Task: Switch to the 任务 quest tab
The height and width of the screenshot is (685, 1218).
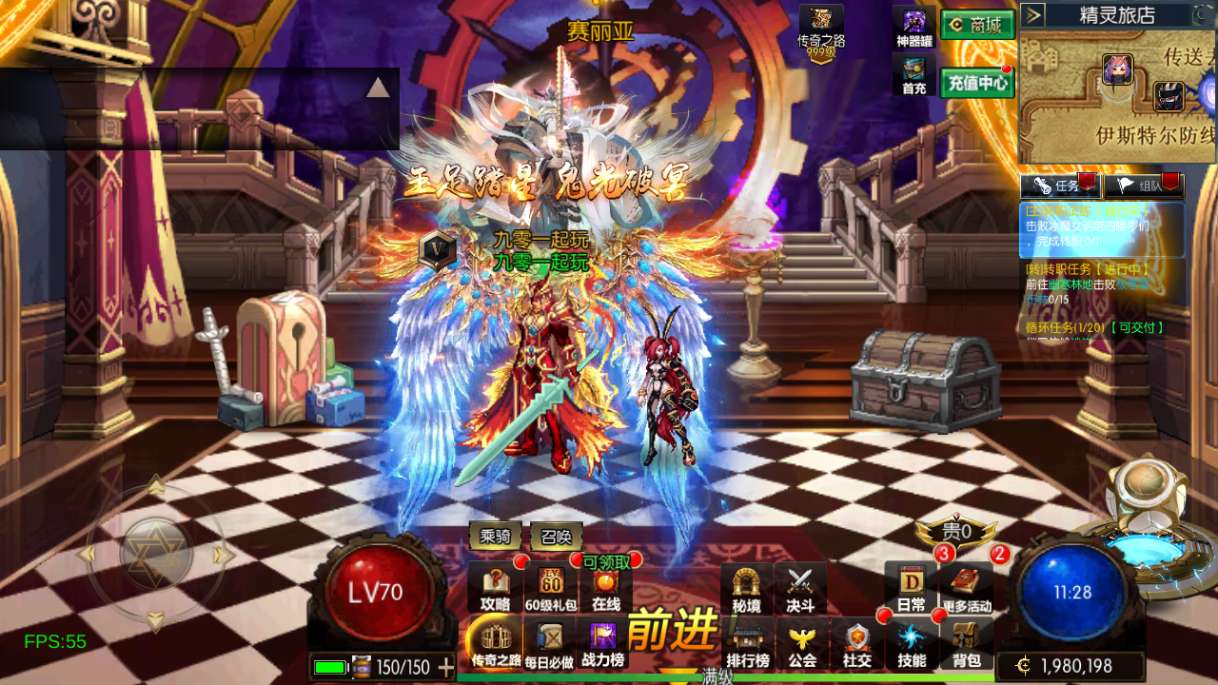Action: [x=1059, y=185]
